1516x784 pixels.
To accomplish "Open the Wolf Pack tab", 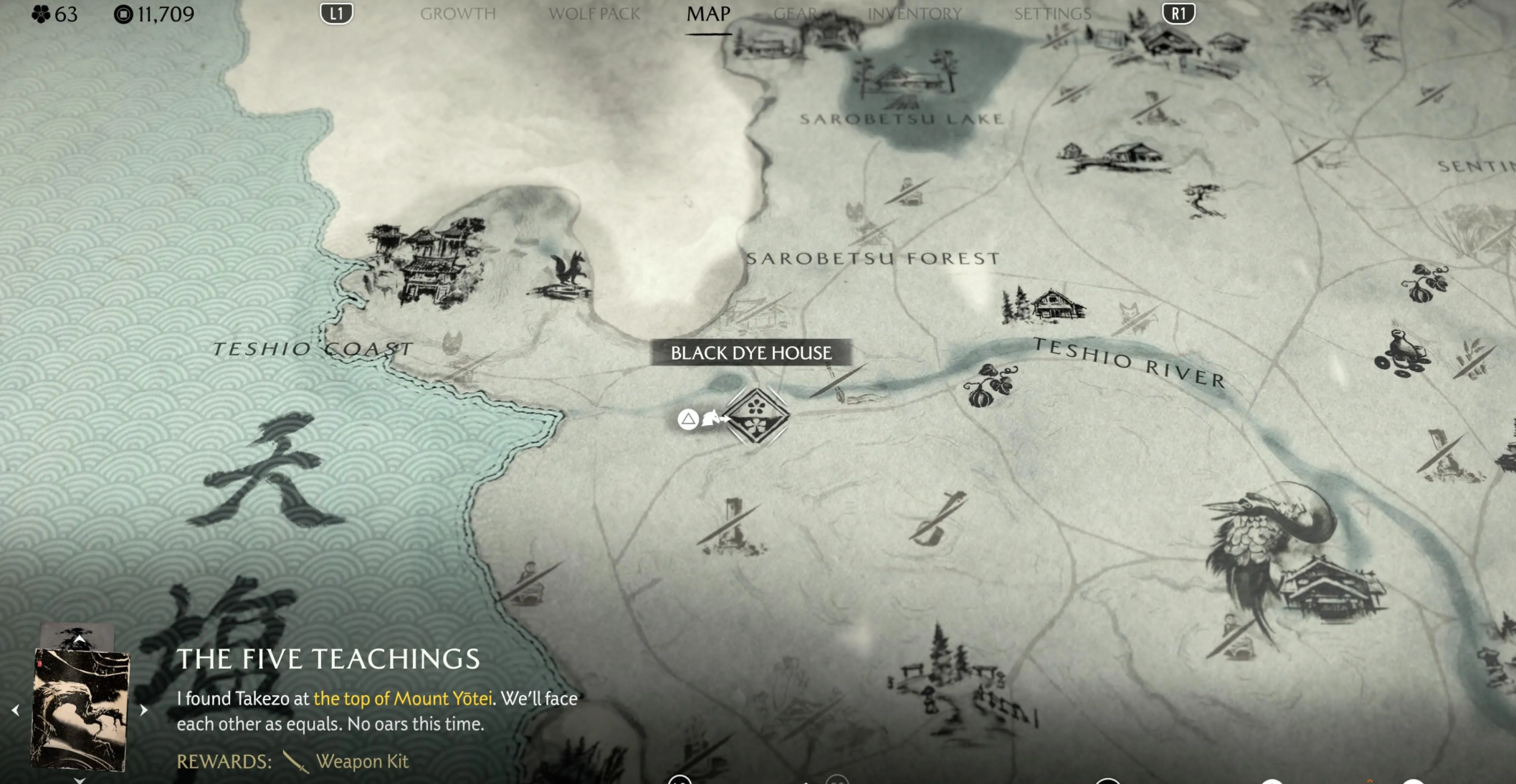I will (593, 14).
